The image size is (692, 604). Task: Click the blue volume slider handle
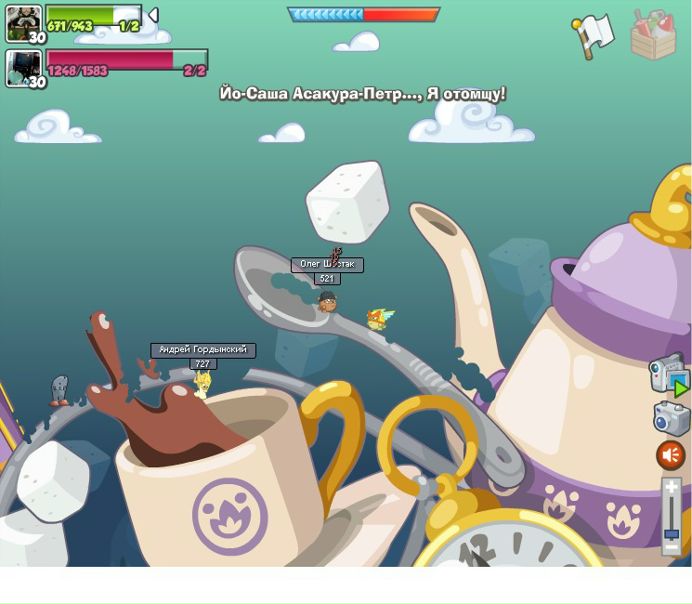coord(672,535)
